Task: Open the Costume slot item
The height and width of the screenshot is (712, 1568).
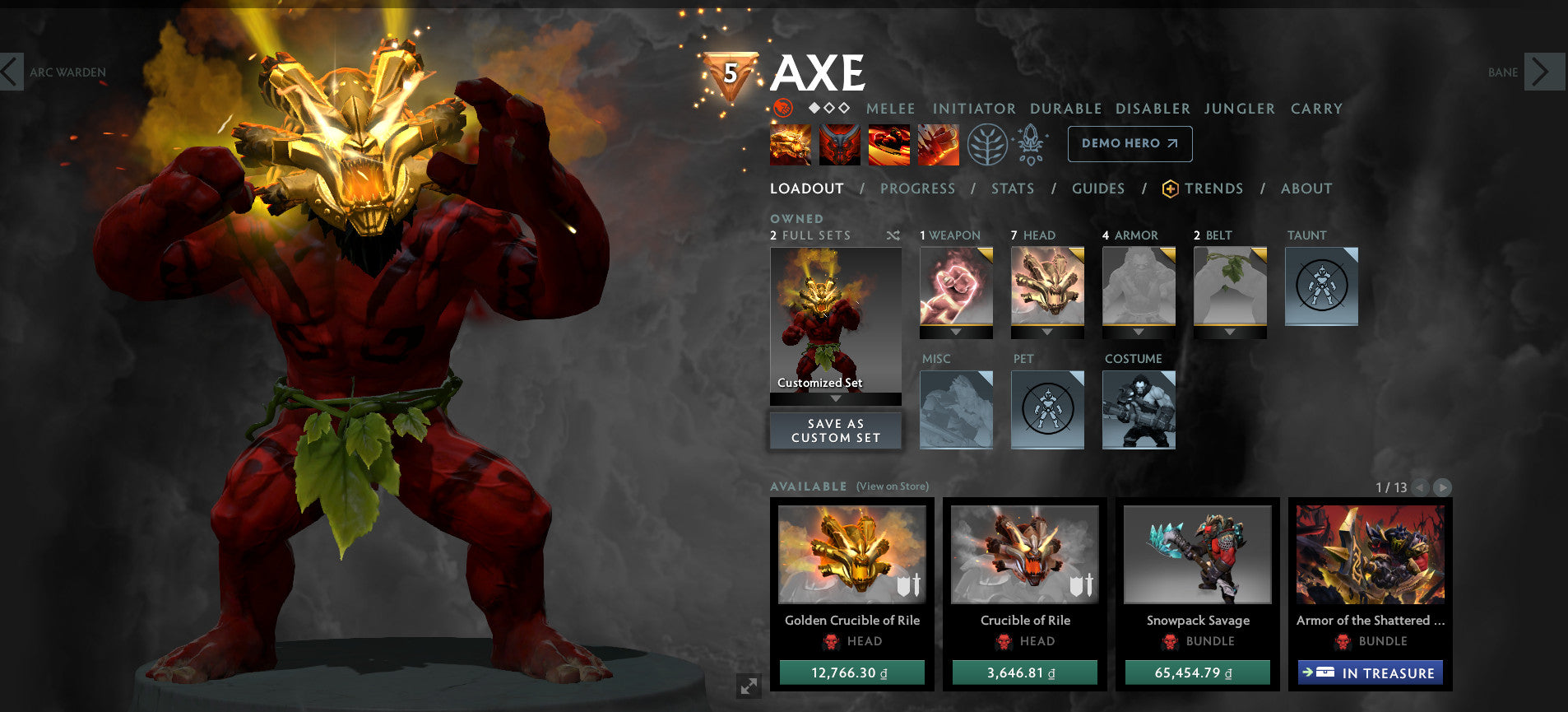Action: (x=1139, y=410)
